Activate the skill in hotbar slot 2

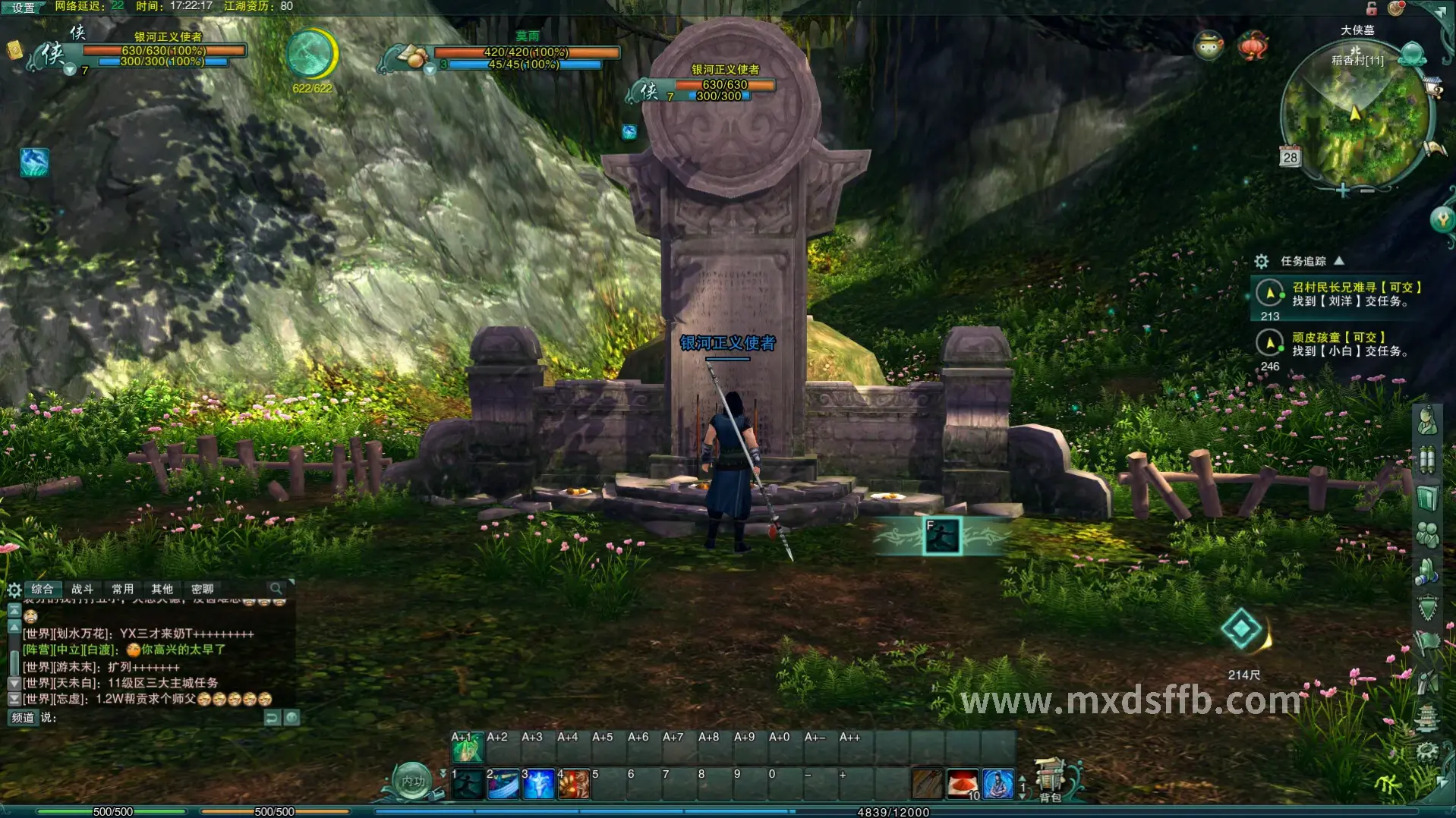coord(503,785)
